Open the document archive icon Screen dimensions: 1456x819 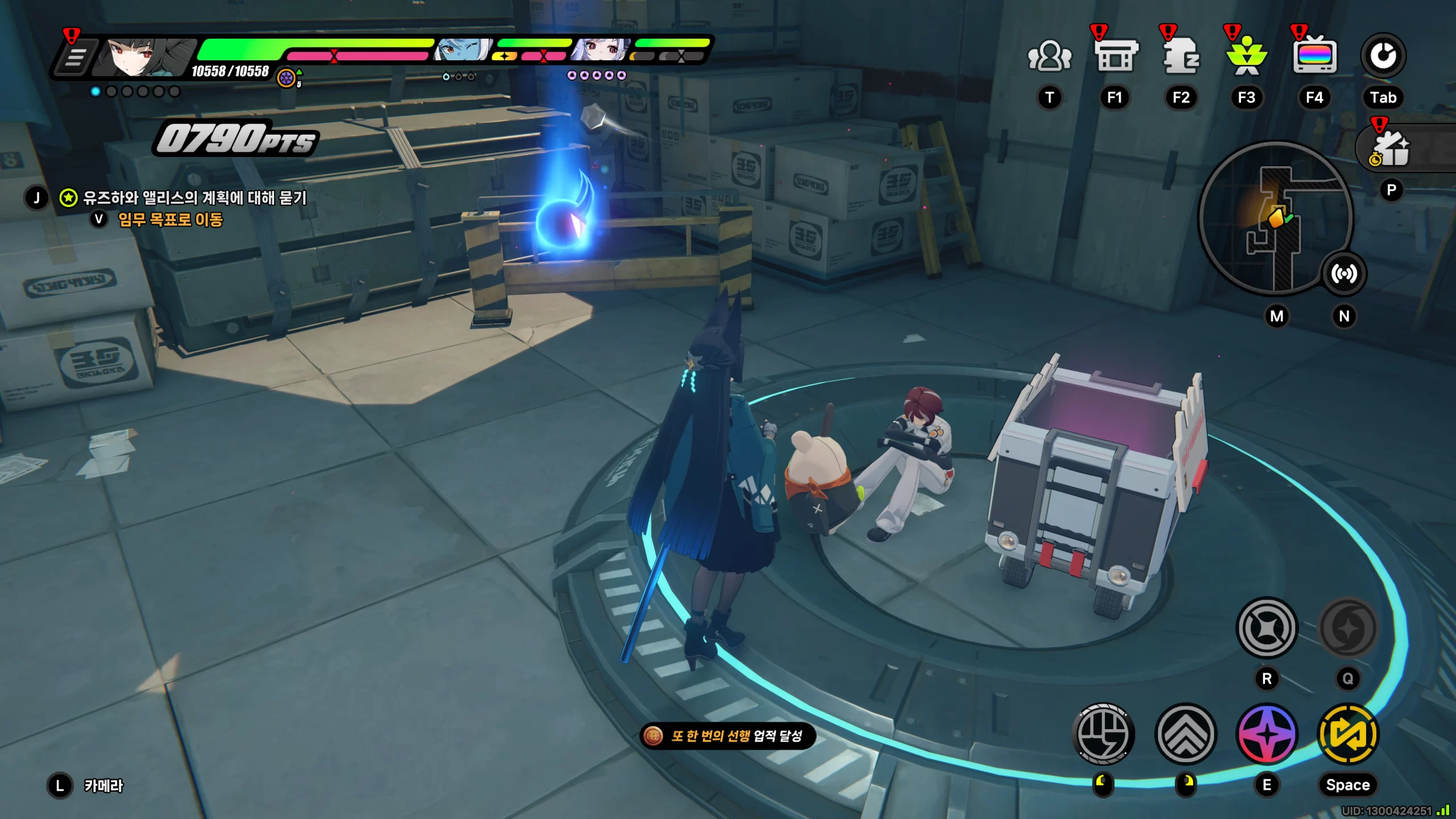pyautogui.click(x=1181, y=57)
